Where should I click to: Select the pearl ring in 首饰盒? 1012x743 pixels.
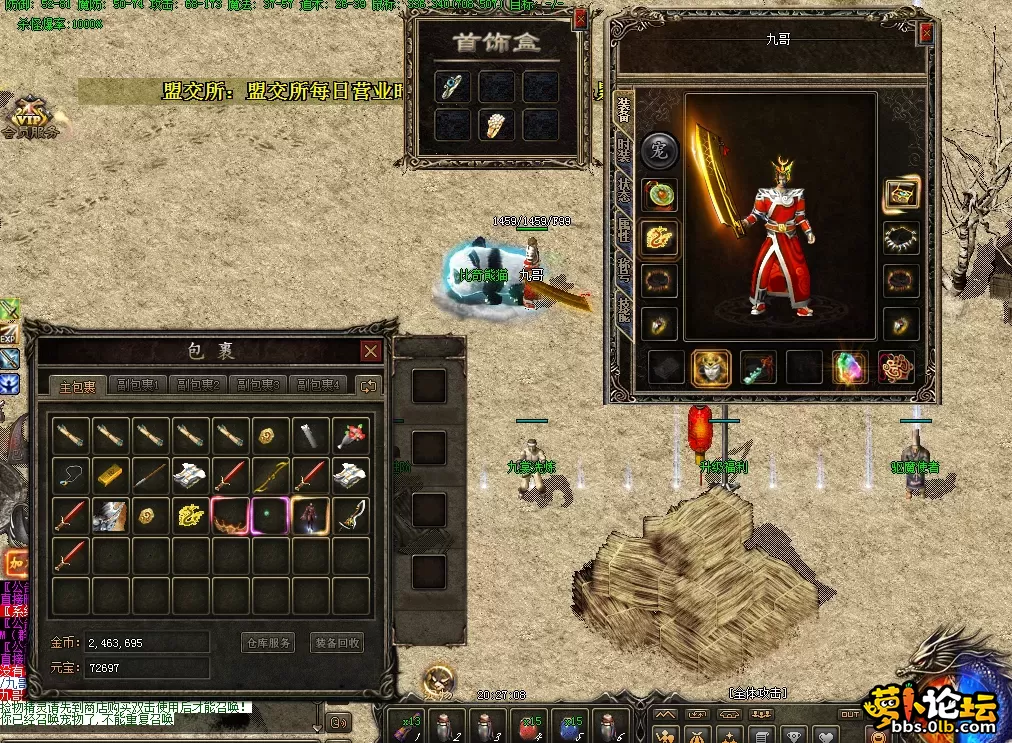coord(497,125)
